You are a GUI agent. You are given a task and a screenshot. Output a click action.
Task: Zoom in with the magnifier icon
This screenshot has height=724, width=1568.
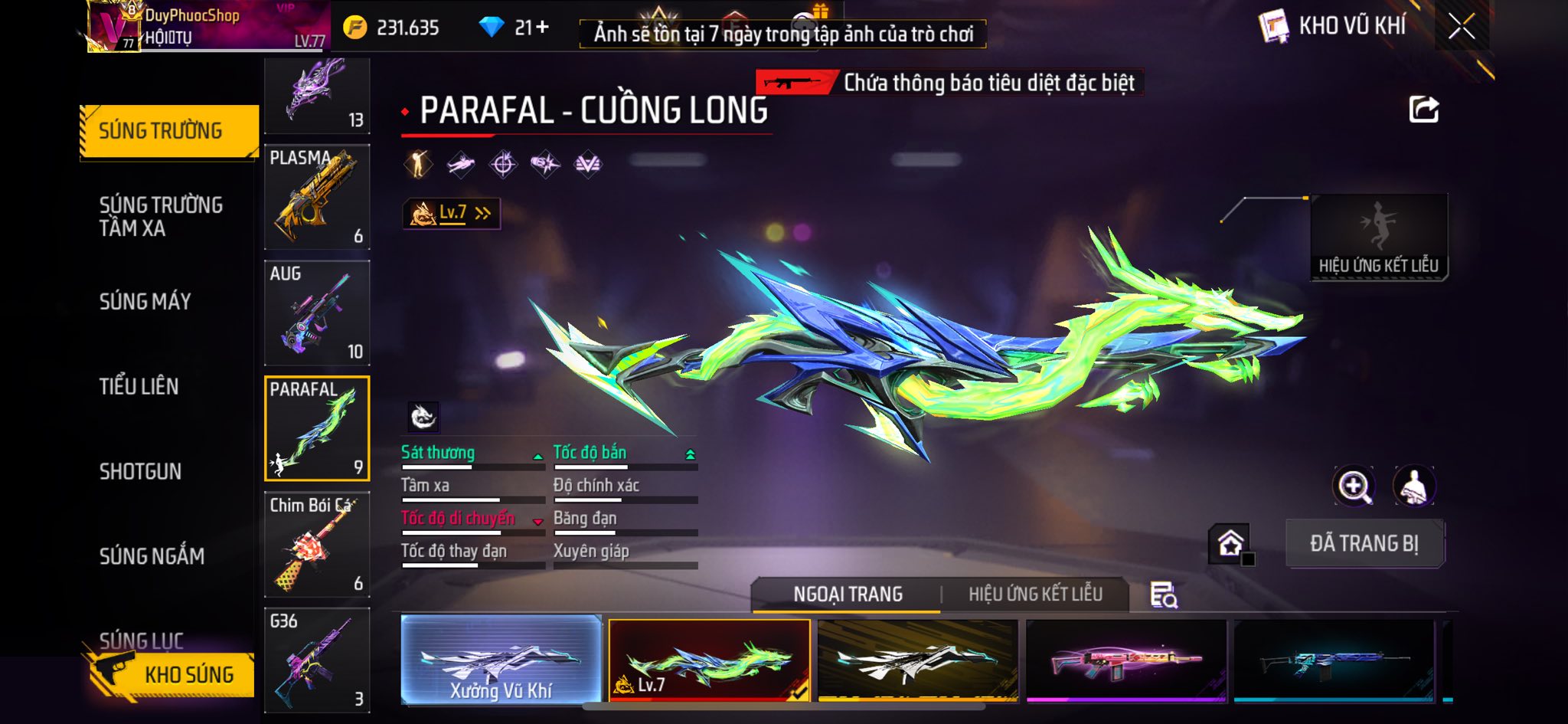tap(1354, 486)
